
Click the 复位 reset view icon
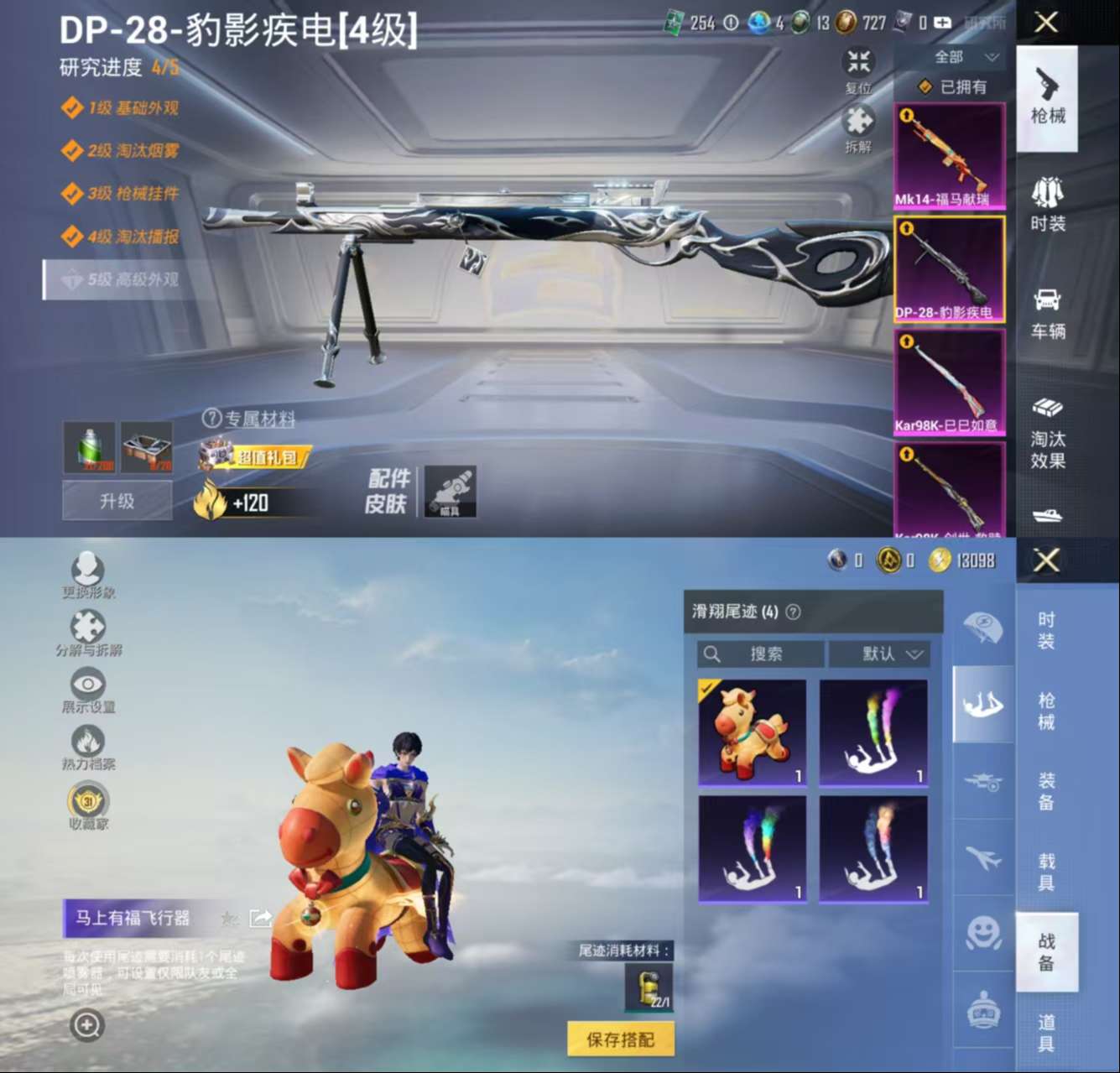pyautogui.click(x=857, y=63)
